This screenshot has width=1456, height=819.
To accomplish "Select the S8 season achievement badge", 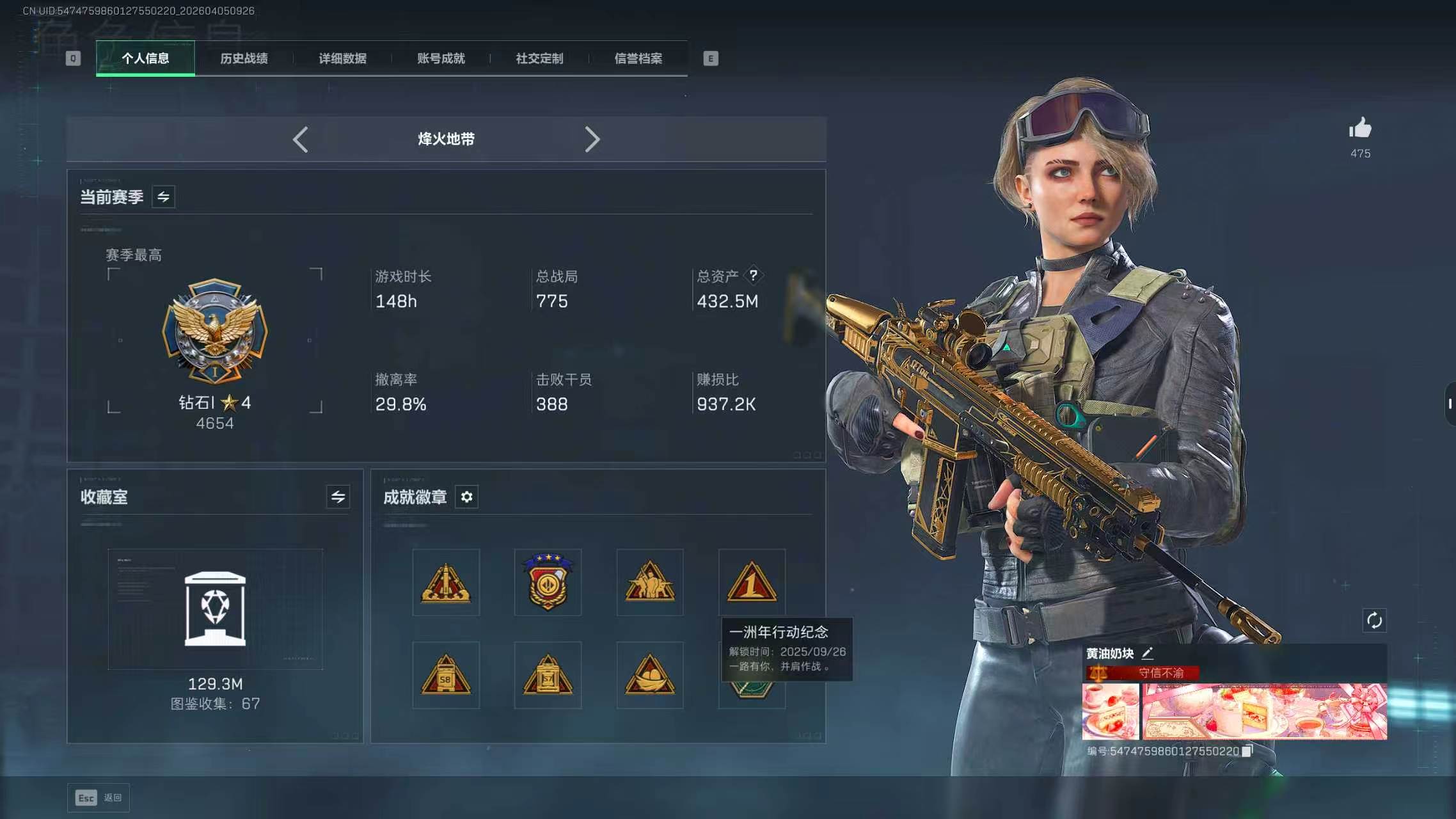I will (x=446, y=674).
